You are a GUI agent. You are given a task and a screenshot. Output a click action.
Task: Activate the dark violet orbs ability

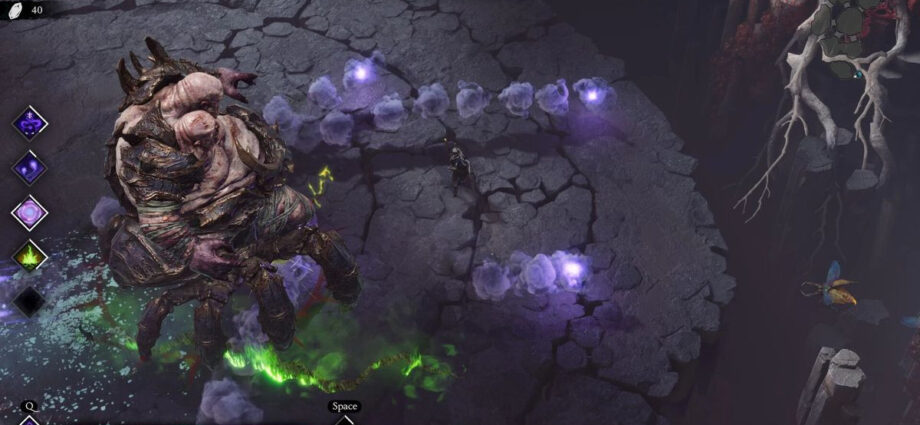29,167
